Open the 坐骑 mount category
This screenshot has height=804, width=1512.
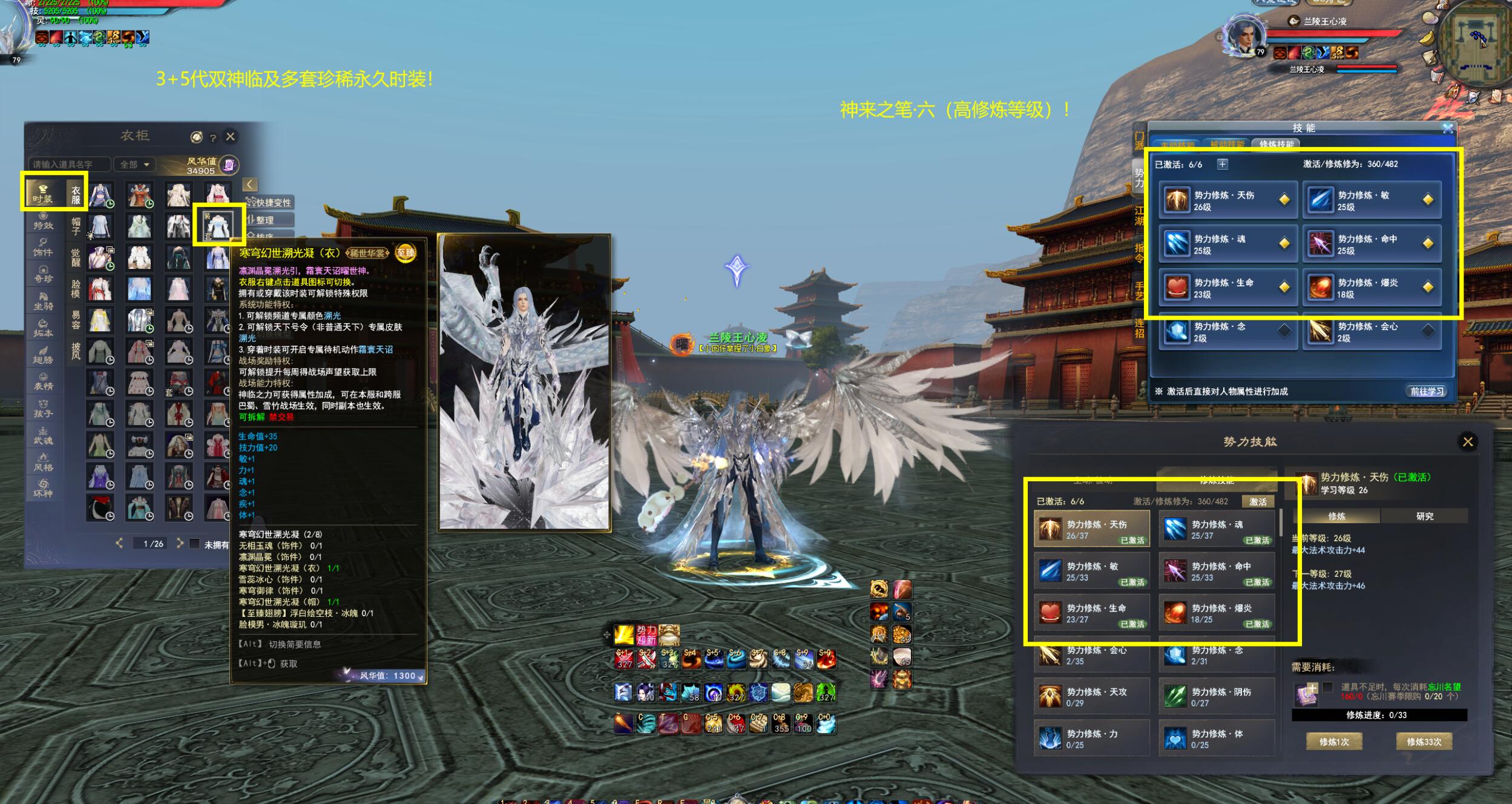point(43,301)
